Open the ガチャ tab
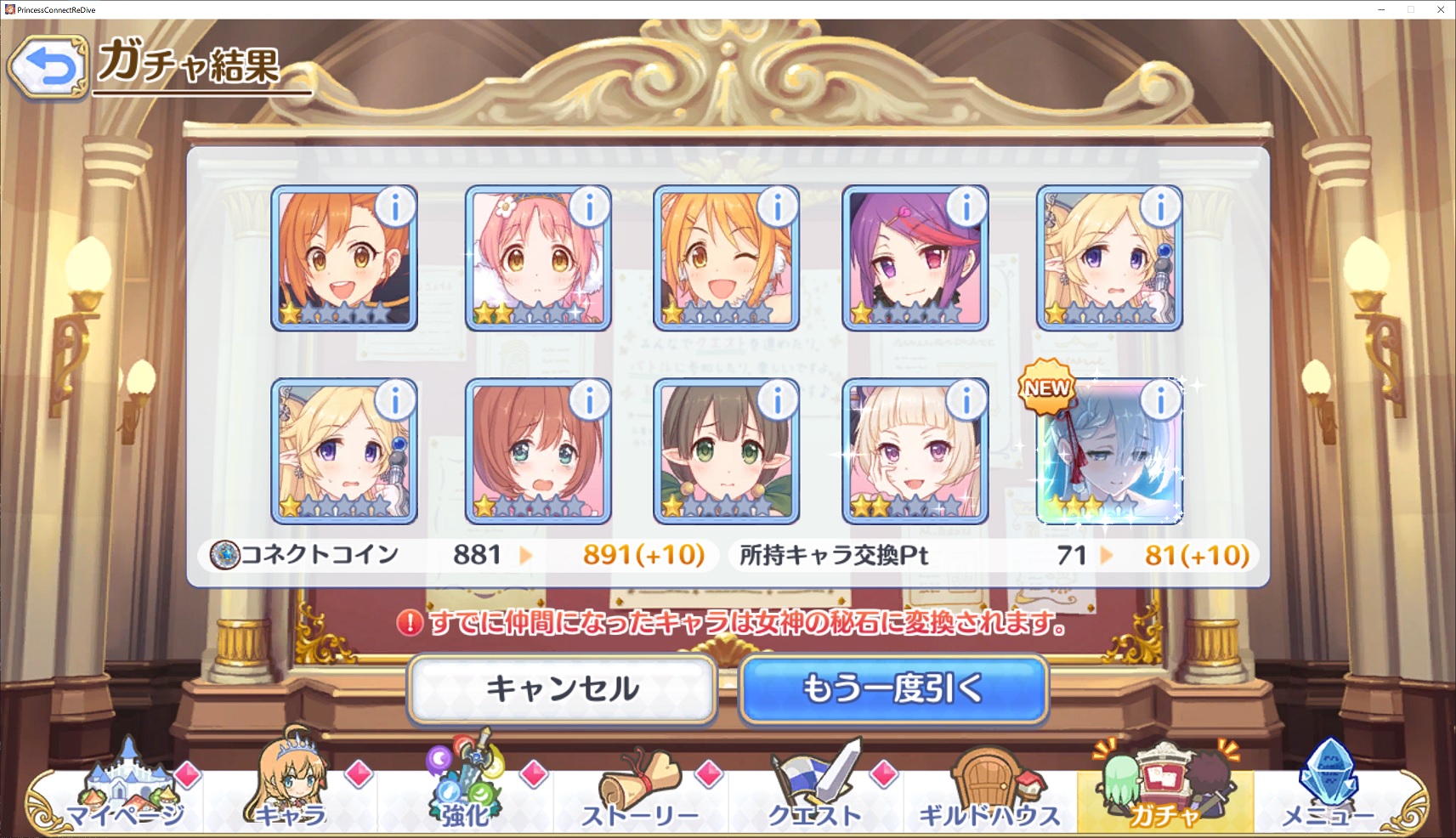Viewport: 1456px width, 838px height. pyautogui.click(x=1164, y=790)
